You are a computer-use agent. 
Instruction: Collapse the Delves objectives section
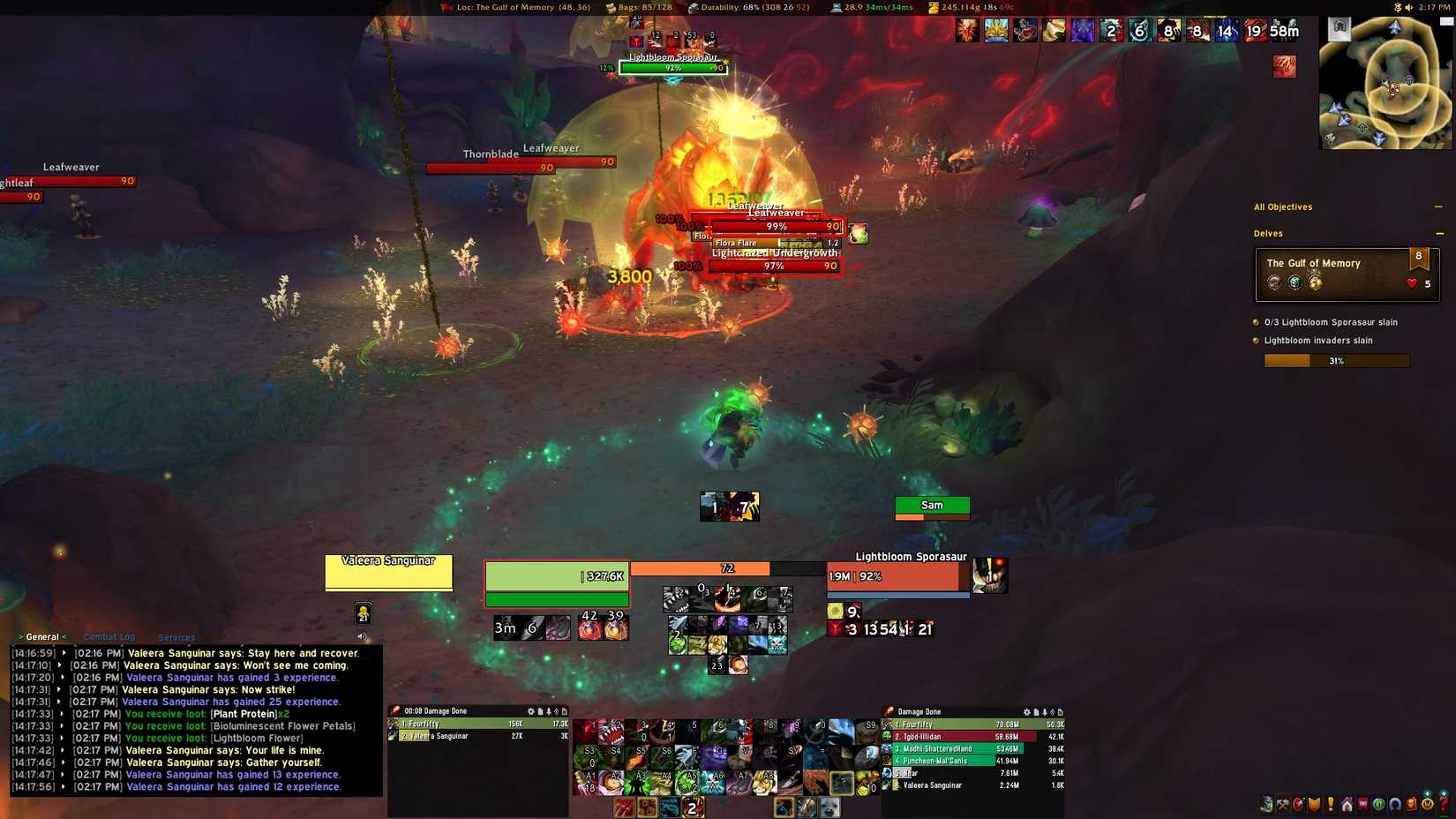(x=1439, y=234)
